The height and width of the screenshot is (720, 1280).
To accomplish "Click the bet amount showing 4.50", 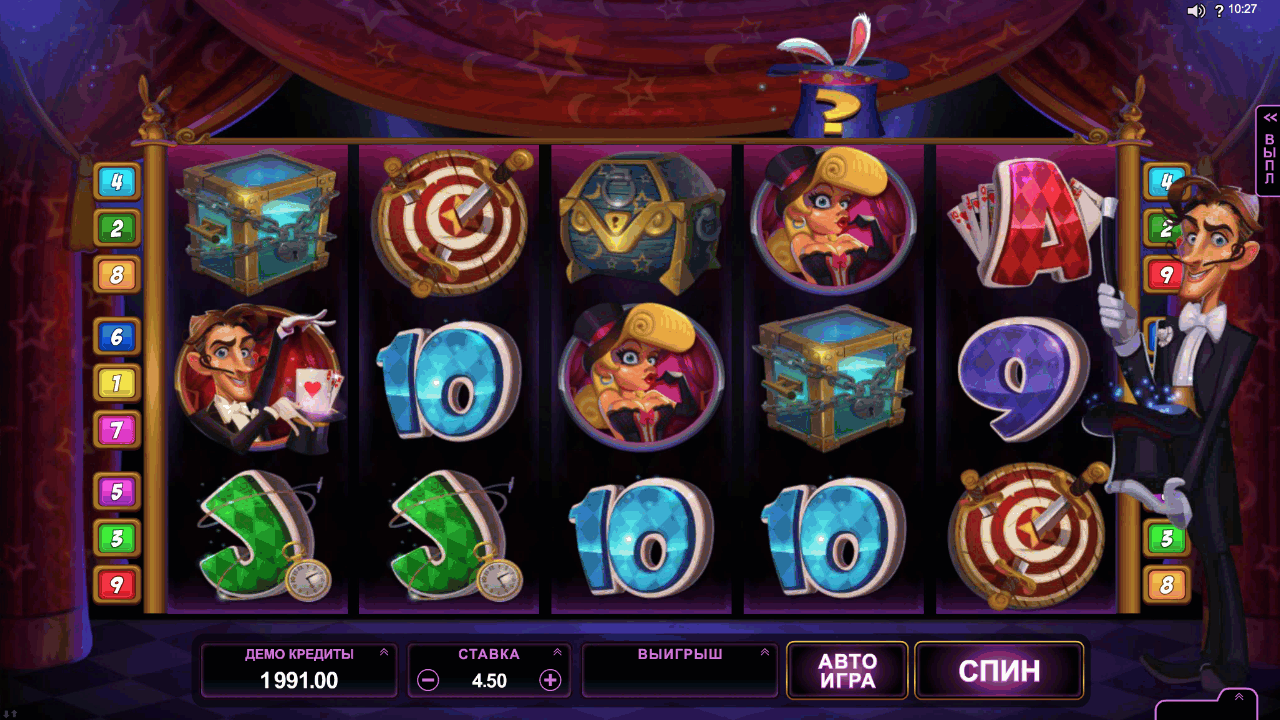I will [489, 678].
